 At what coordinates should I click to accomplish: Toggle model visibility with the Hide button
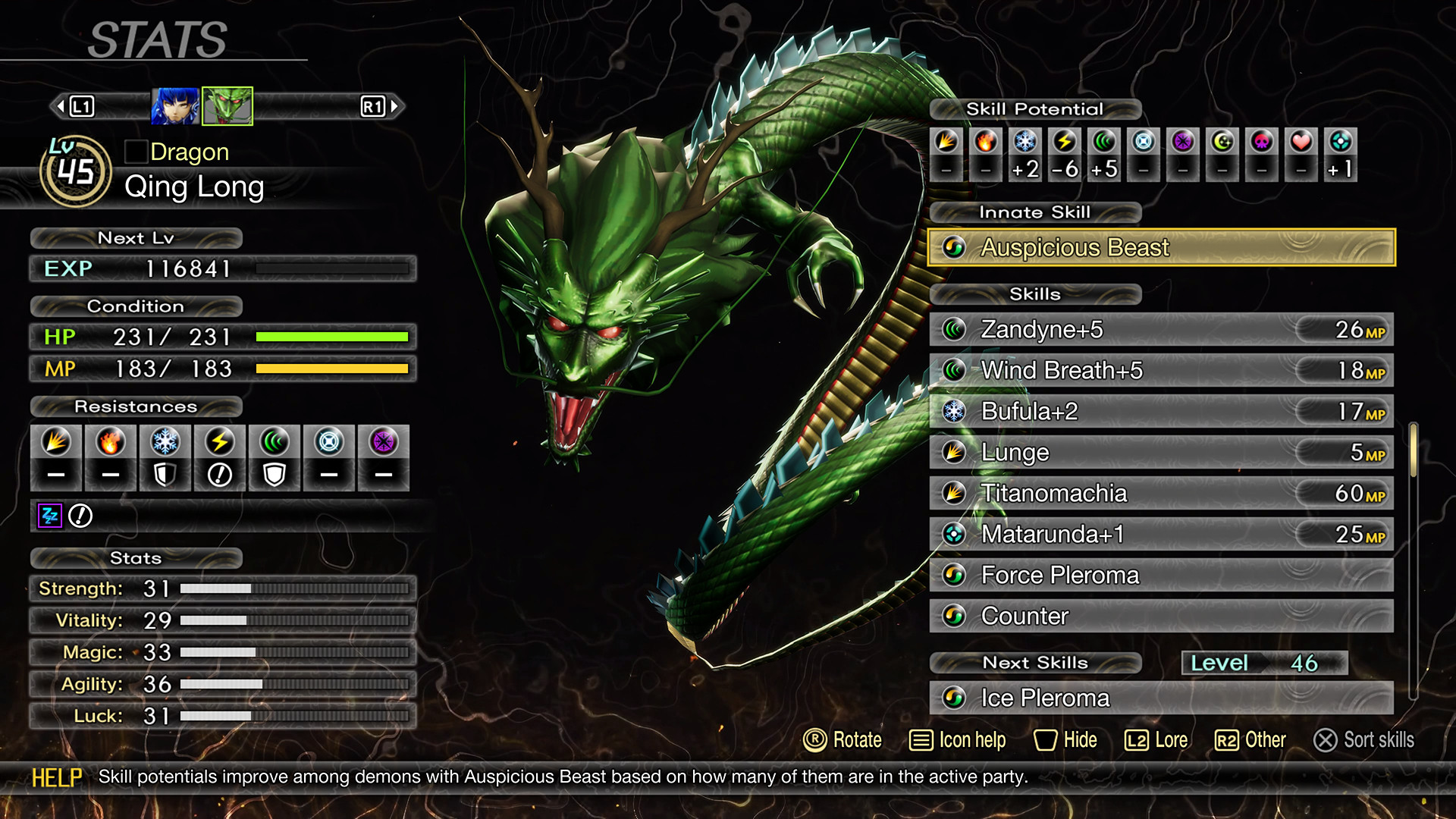pyautogui.click(x=1065, y=740)
